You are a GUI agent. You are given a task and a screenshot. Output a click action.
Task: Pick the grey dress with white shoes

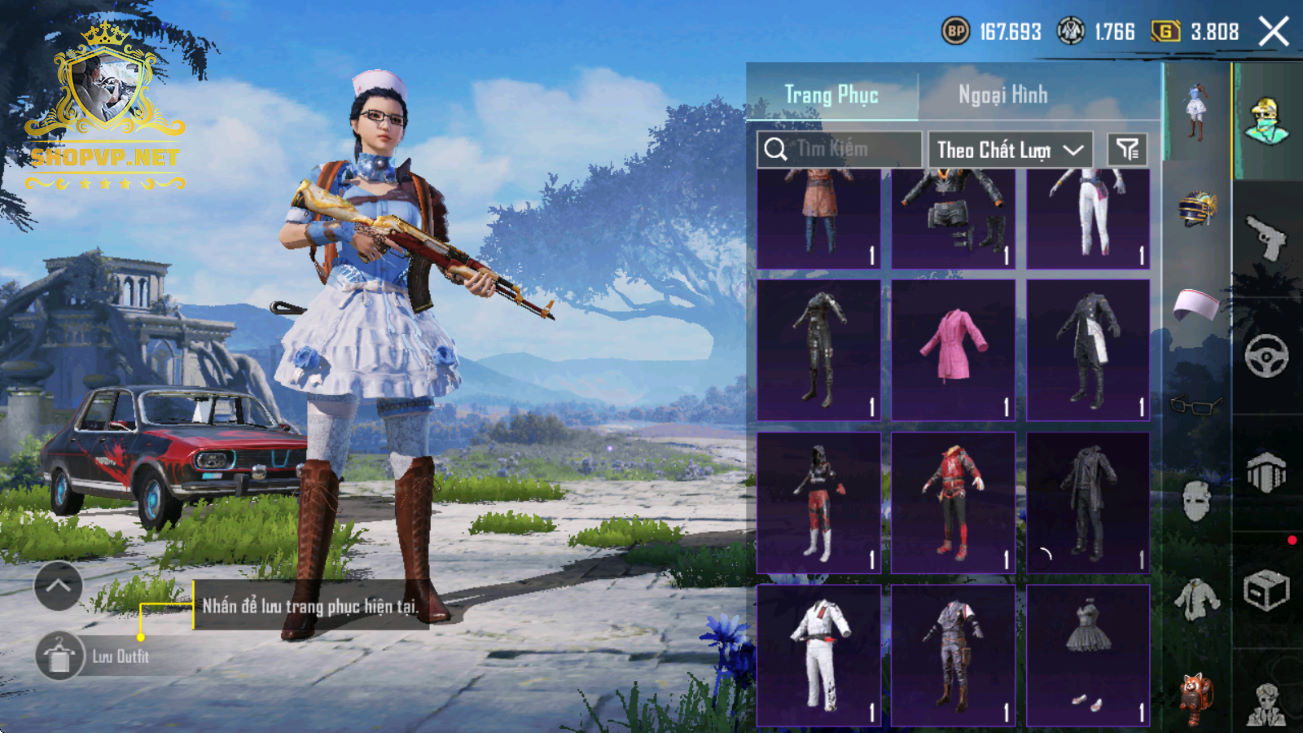[x=1088, y=654]
